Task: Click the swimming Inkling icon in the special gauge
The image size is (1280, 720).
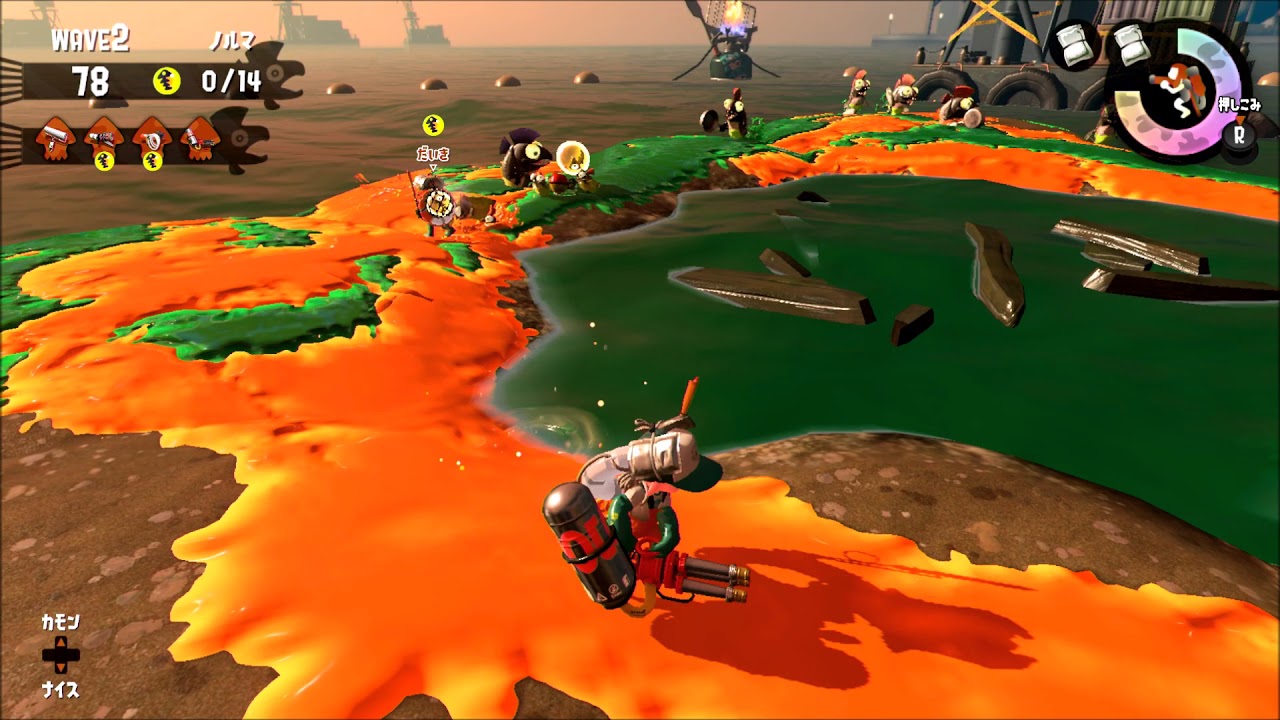Action: click(1180, 90)
